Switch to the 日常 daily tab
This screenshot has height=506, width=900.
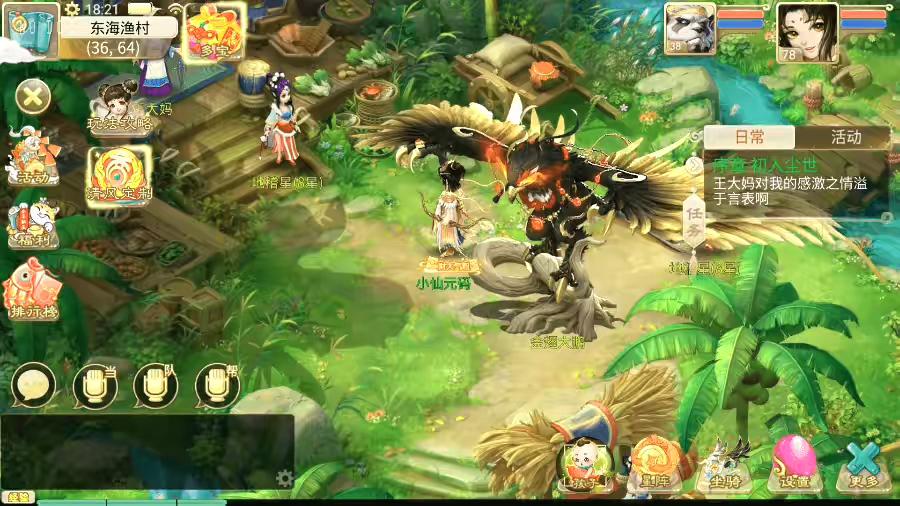(x=750, y=137)
